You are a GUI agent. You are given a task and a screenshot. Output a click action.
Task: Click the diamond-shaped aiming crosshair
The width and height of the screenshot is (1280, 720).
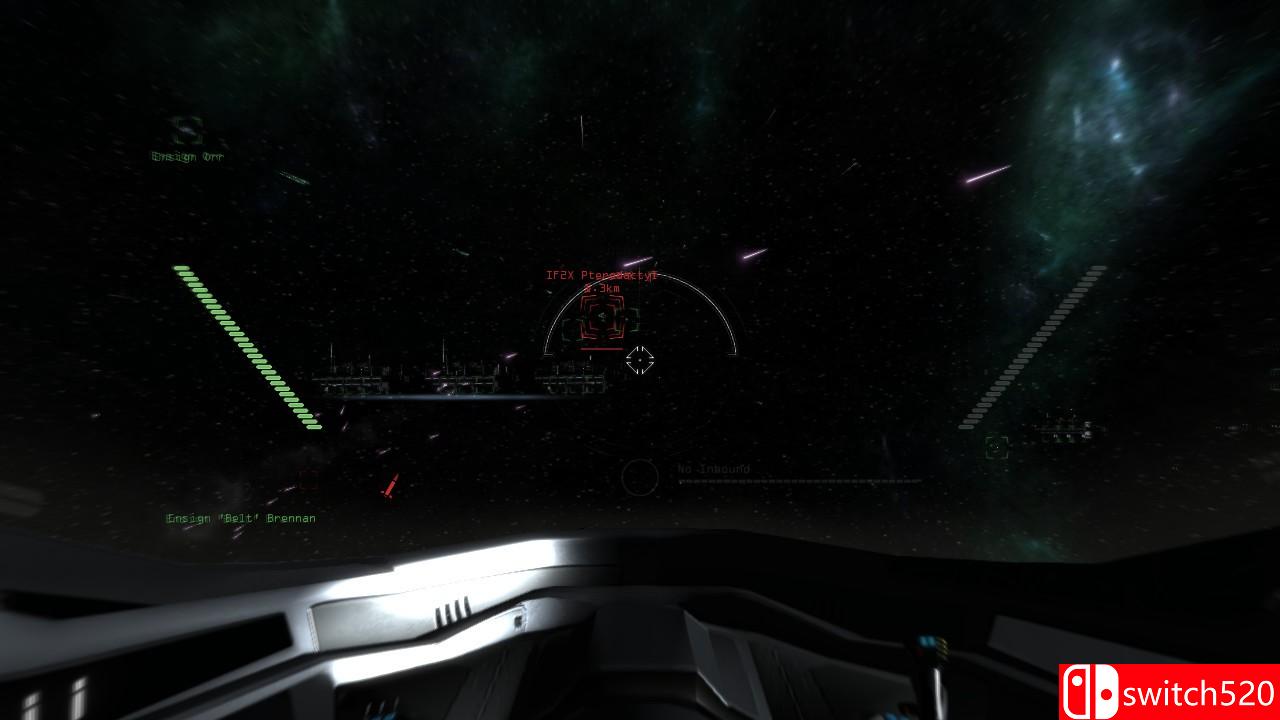click(x=640, y=361)
